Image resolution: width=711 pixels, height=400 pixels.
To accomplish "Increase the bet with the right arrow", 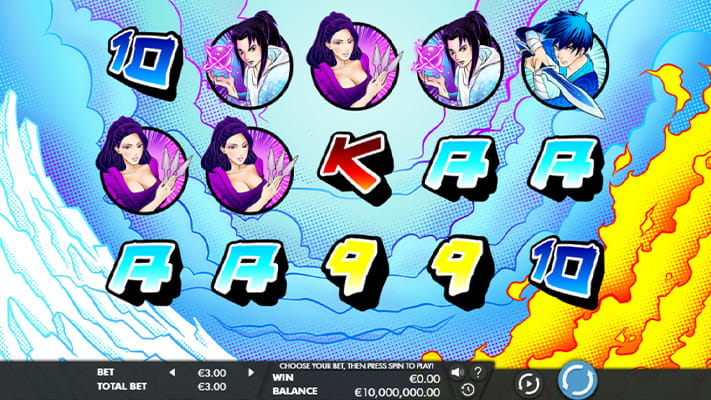I will (x=251, y=373).
